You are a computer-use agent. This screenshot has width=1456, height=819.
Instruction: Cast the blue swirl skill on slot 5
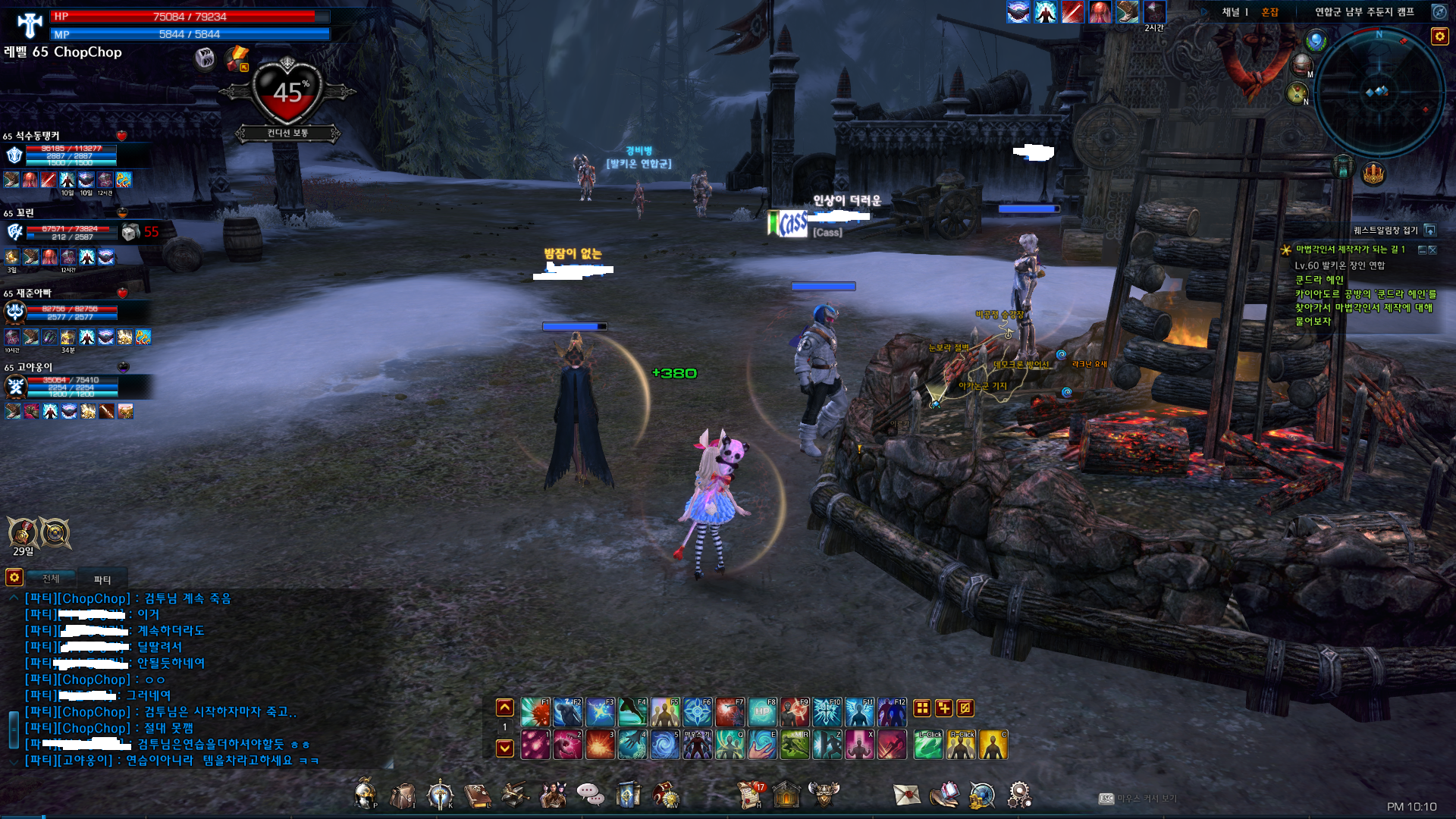[x=665, y=745]
